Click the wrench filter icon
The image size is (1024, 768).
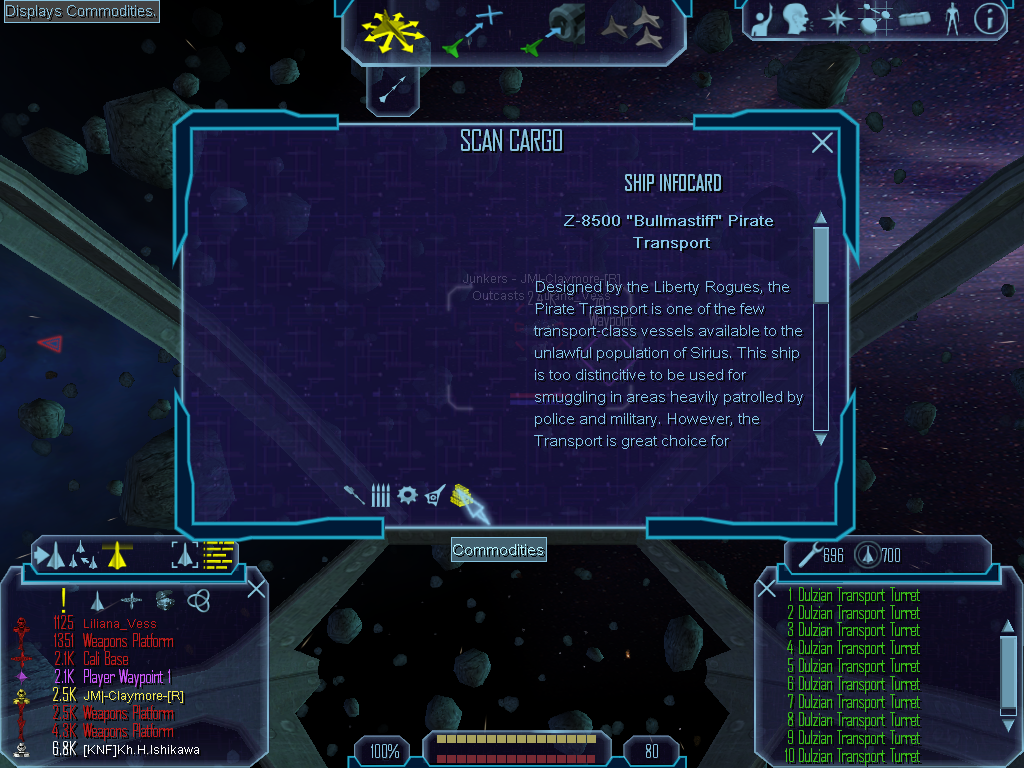[x=355, y=495]
